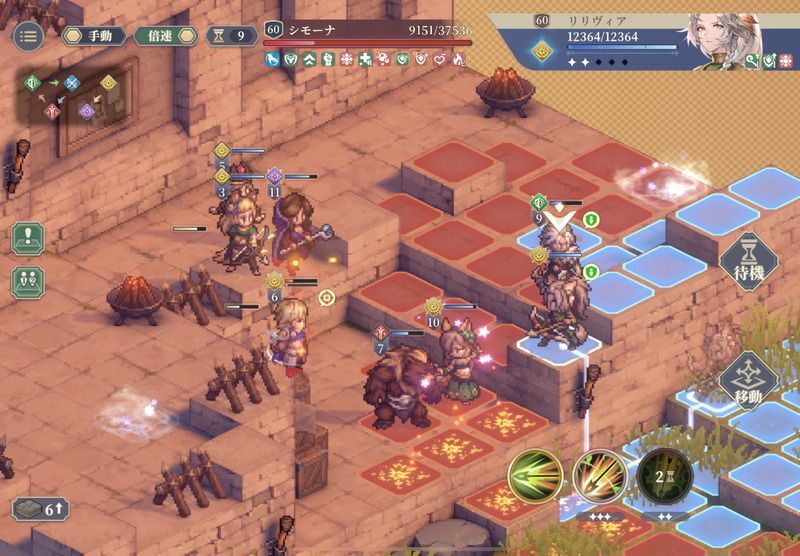The height and width of the screenshot is (556, 800).
Task: Use the green single-arrow attack skill
Action: (x=535, y=473)
